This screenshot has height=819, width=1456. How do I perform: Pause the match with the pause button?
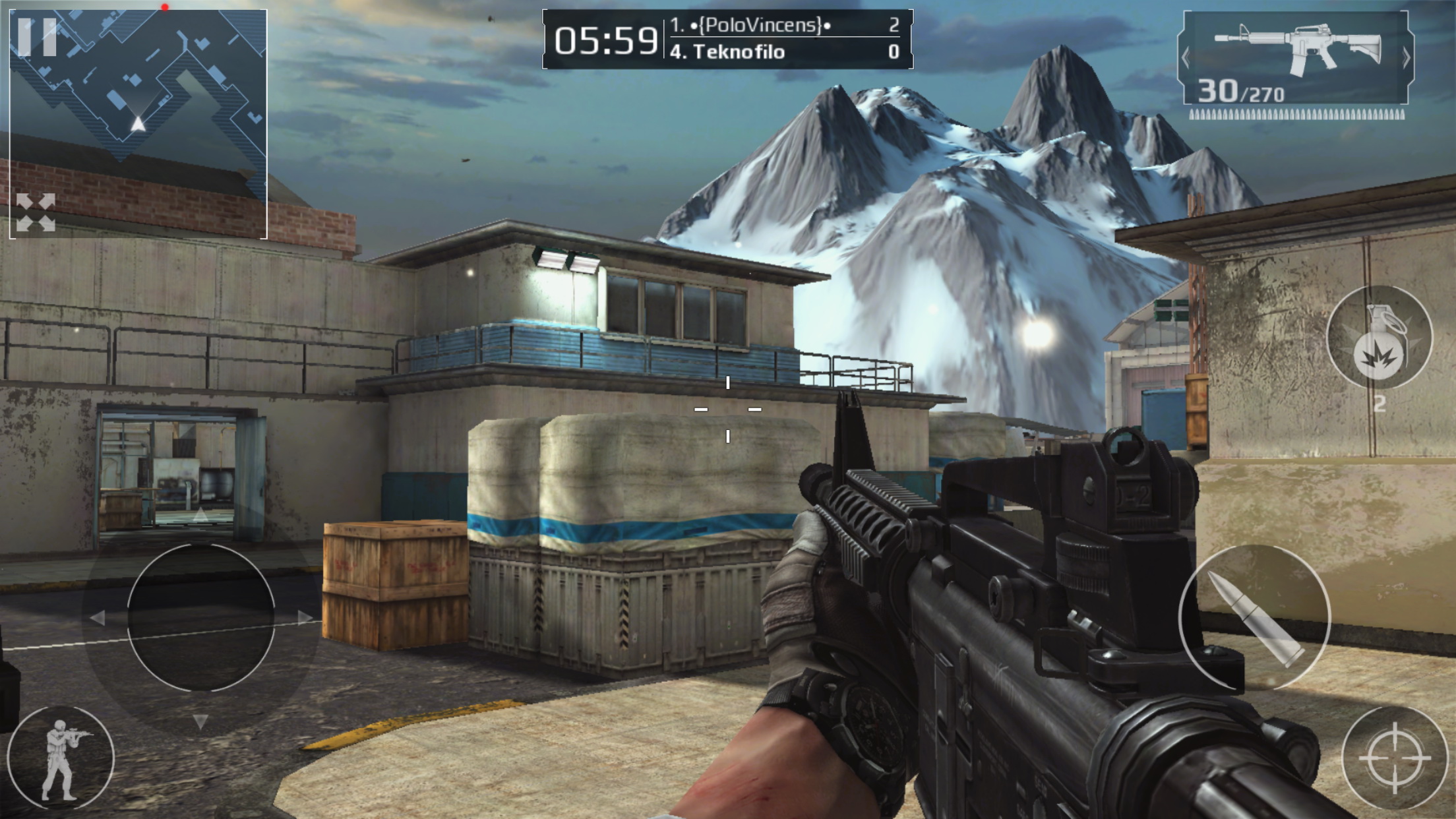click(x=37, y=36)
